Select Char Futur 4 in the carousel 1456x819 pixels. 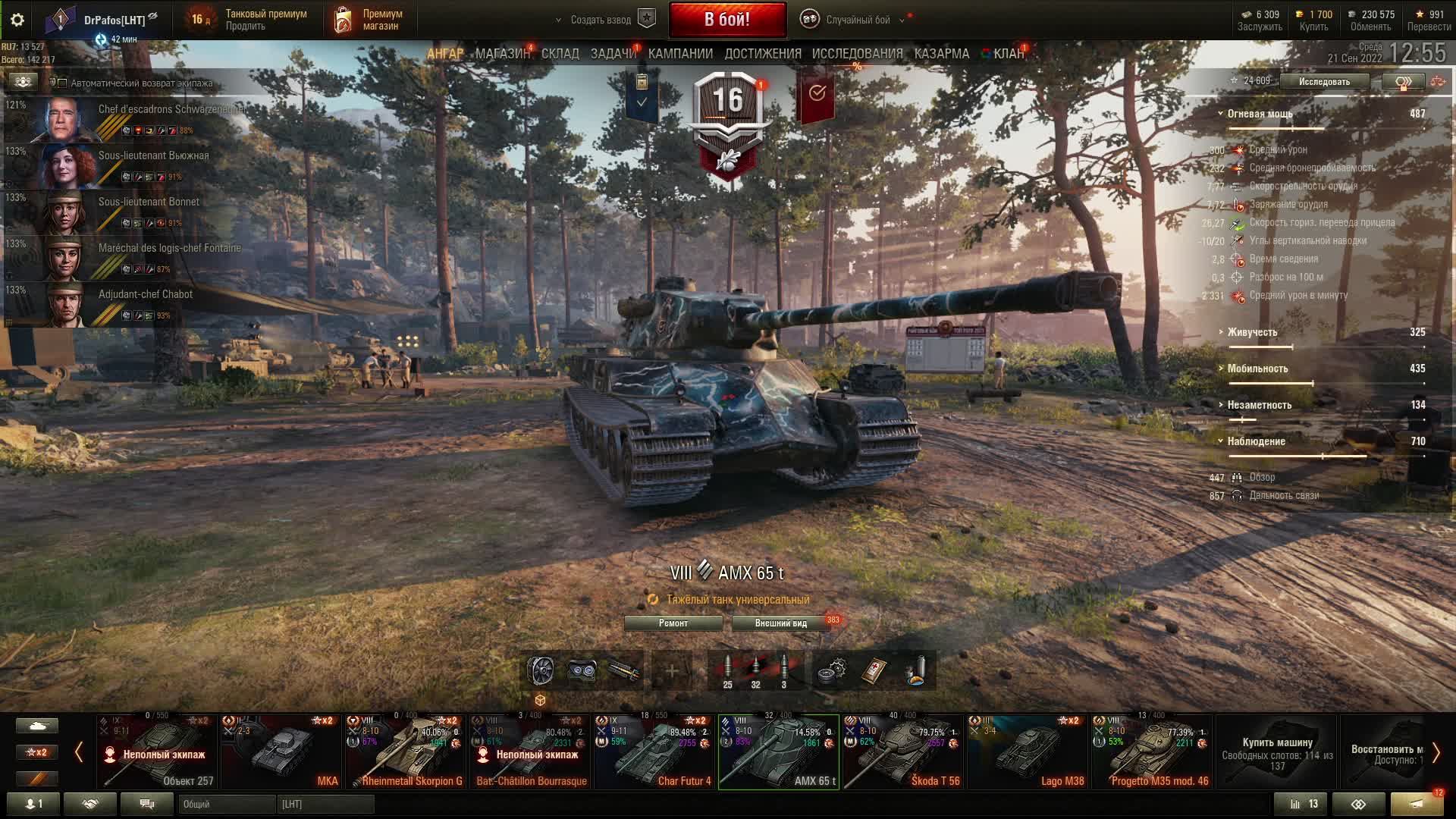point(654,751)
